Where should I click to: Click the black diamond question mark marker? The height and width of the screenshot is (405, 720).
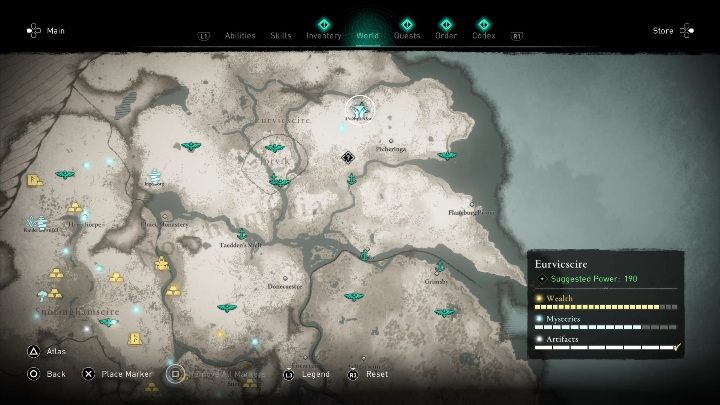point(347,156)
